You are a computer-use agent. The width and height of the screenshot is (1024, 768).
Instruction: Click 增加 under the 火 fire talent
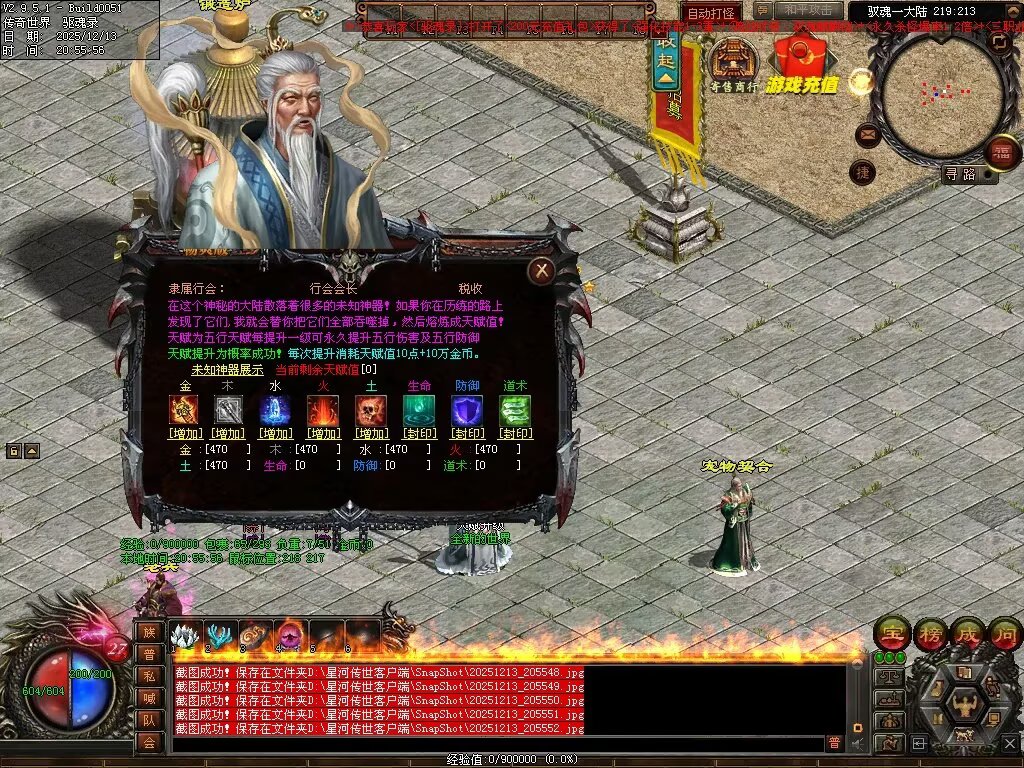(x=323, y=434)
